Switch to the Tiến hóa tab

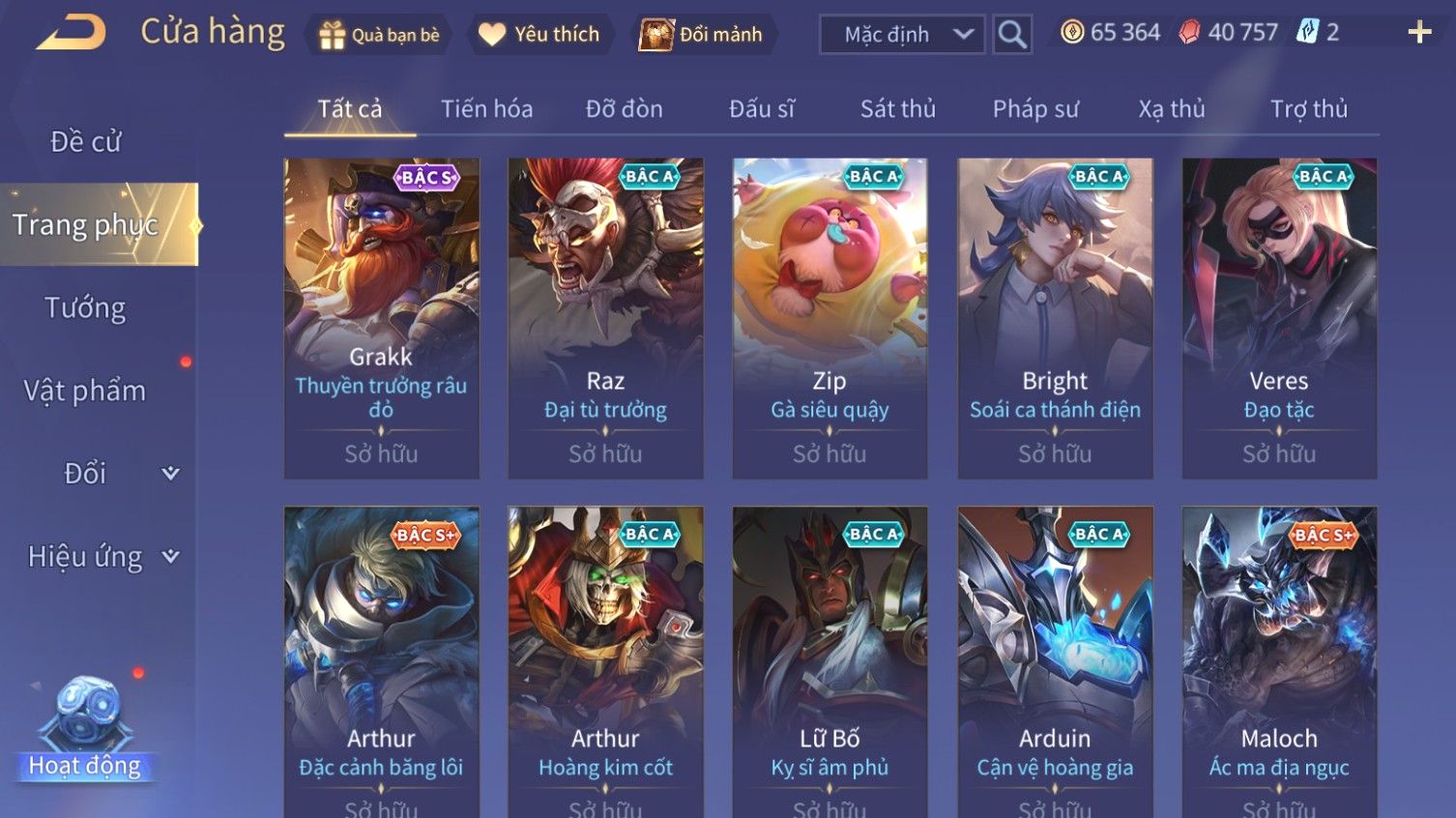pyautogui.click(x=486, y=109)
